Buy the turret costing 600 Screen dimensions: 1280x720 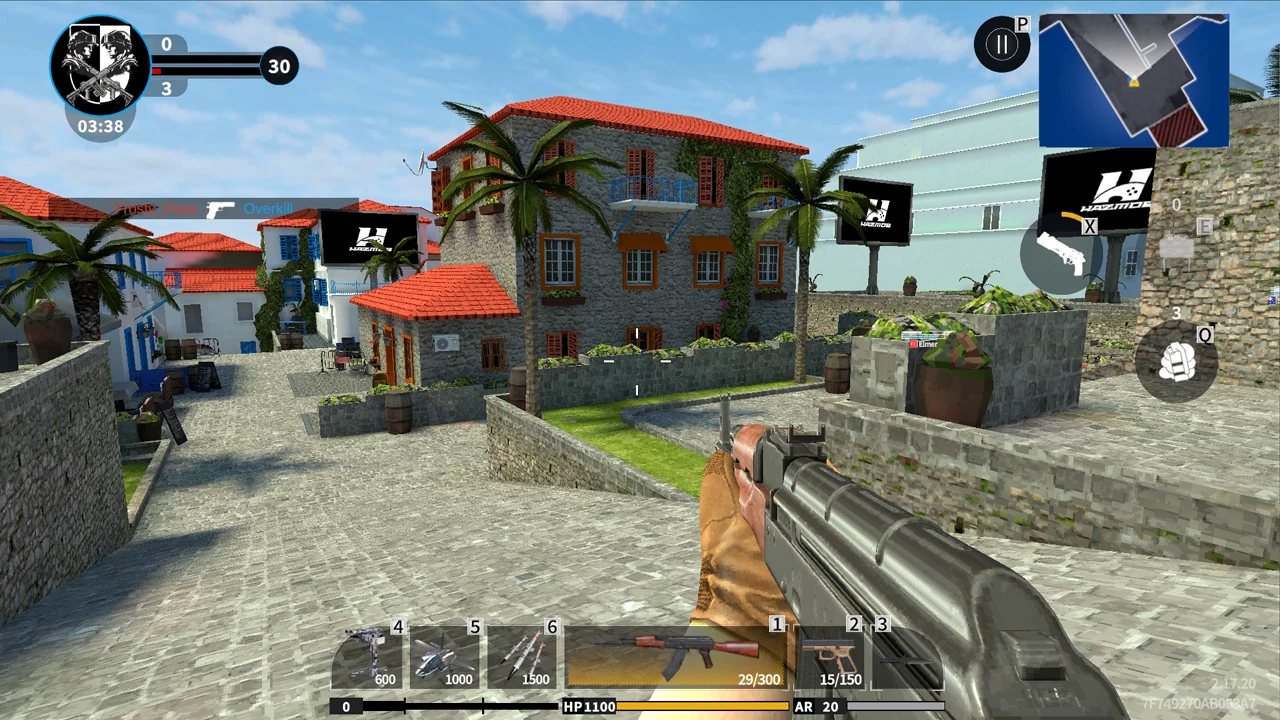click(x=368, y=655)
